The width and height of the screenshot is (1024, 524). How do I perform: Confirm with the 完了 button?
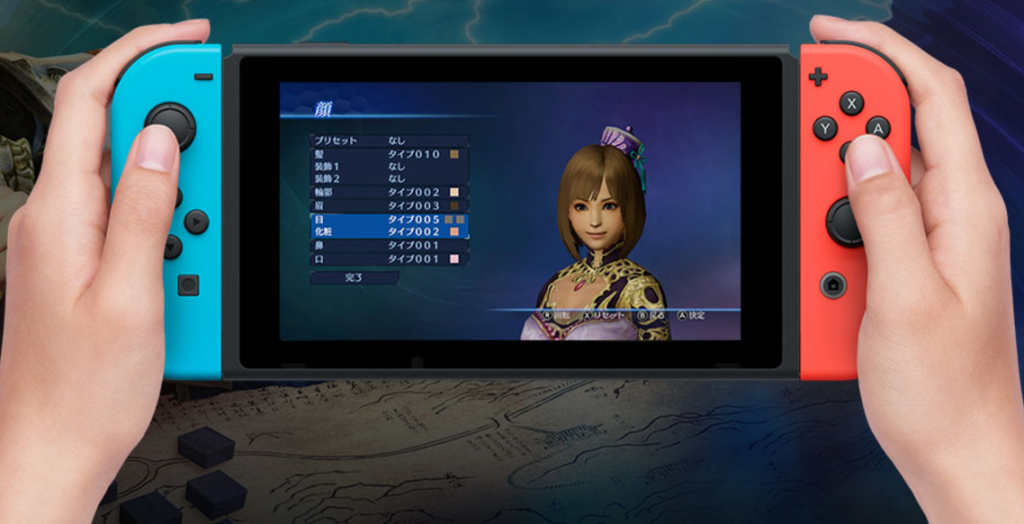coord(354,278)
